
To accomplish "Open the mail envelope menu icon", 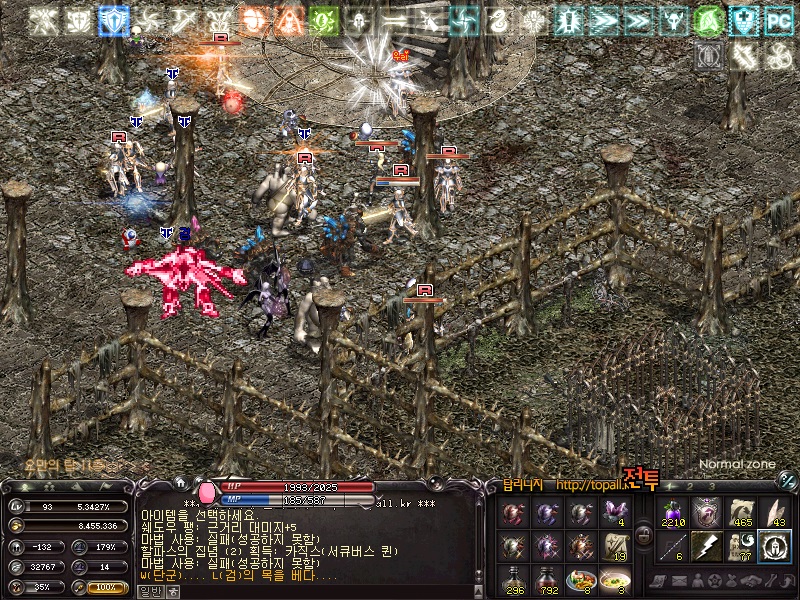I will [680, 582].
